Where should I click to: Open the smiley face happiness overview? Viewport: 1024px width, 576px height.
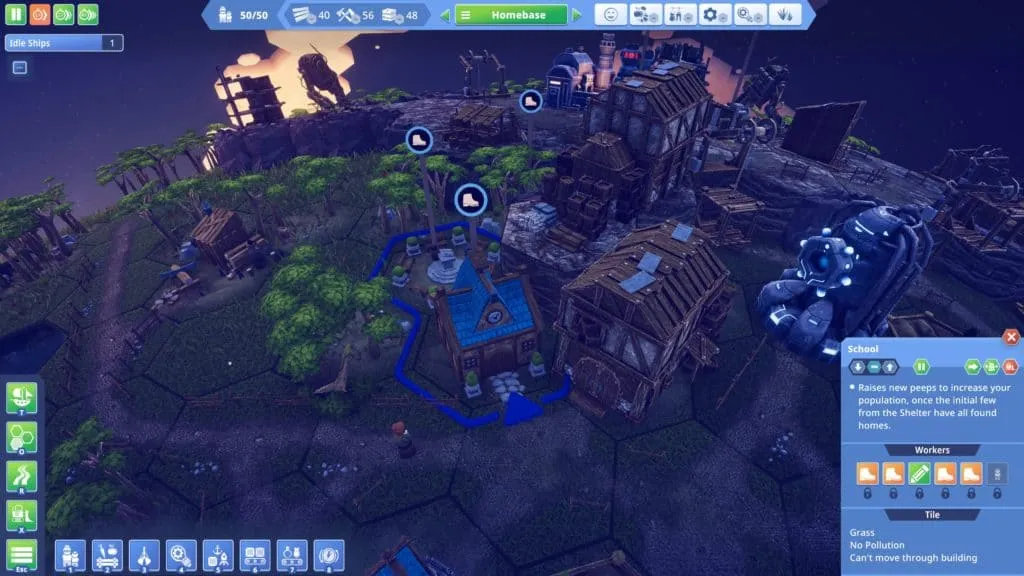(611, 15)
